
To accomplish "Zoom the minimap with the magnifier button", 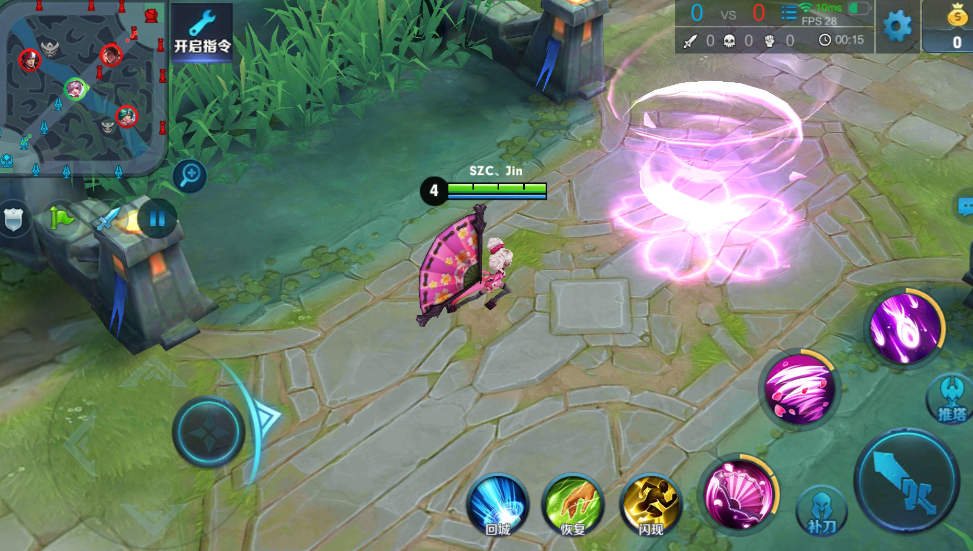I will pyautogui.click(x=189, y=177).
